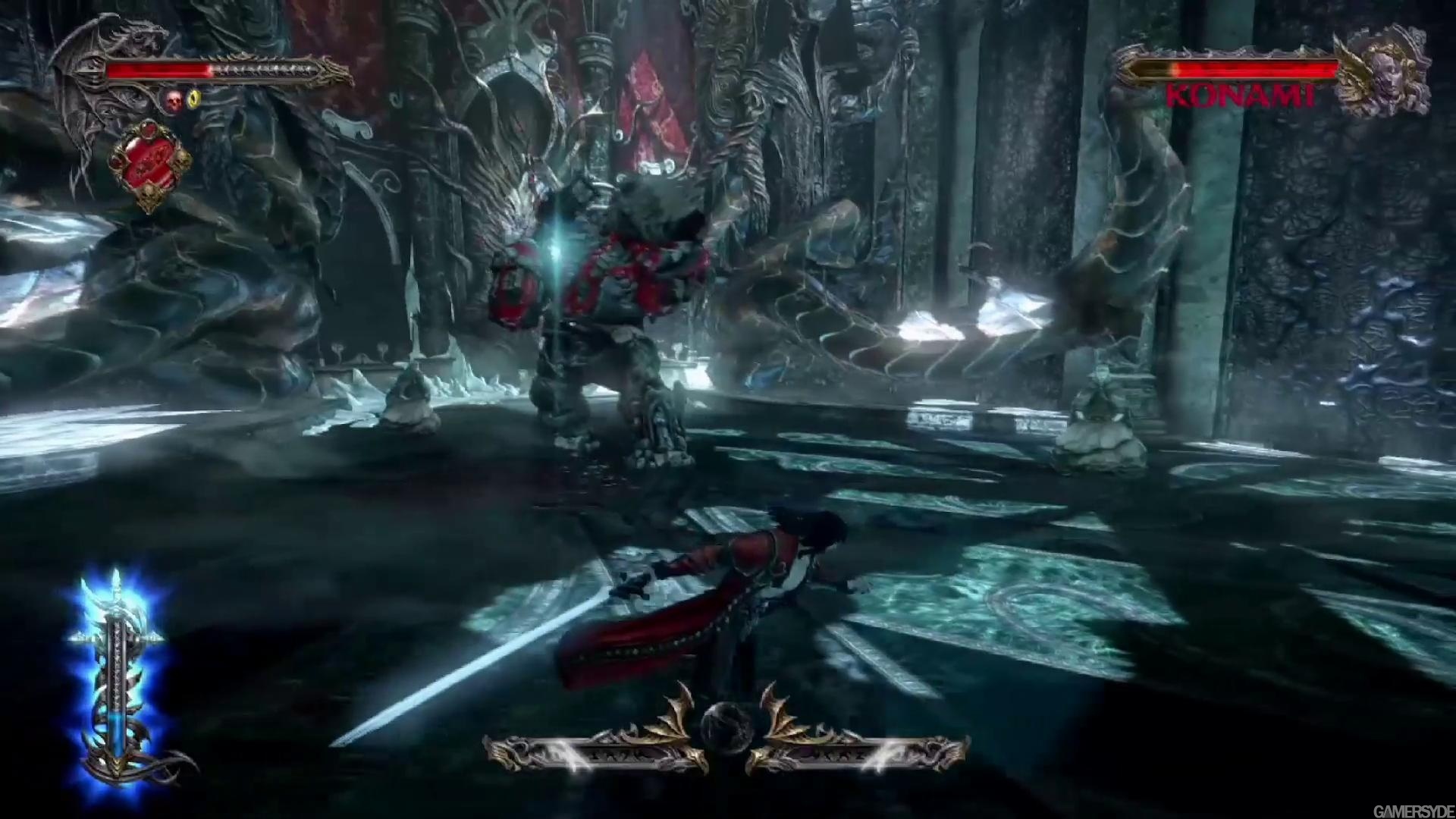Select the red skull relic icon
Screen dimensions: 1456x819
(x=175, y=99)
